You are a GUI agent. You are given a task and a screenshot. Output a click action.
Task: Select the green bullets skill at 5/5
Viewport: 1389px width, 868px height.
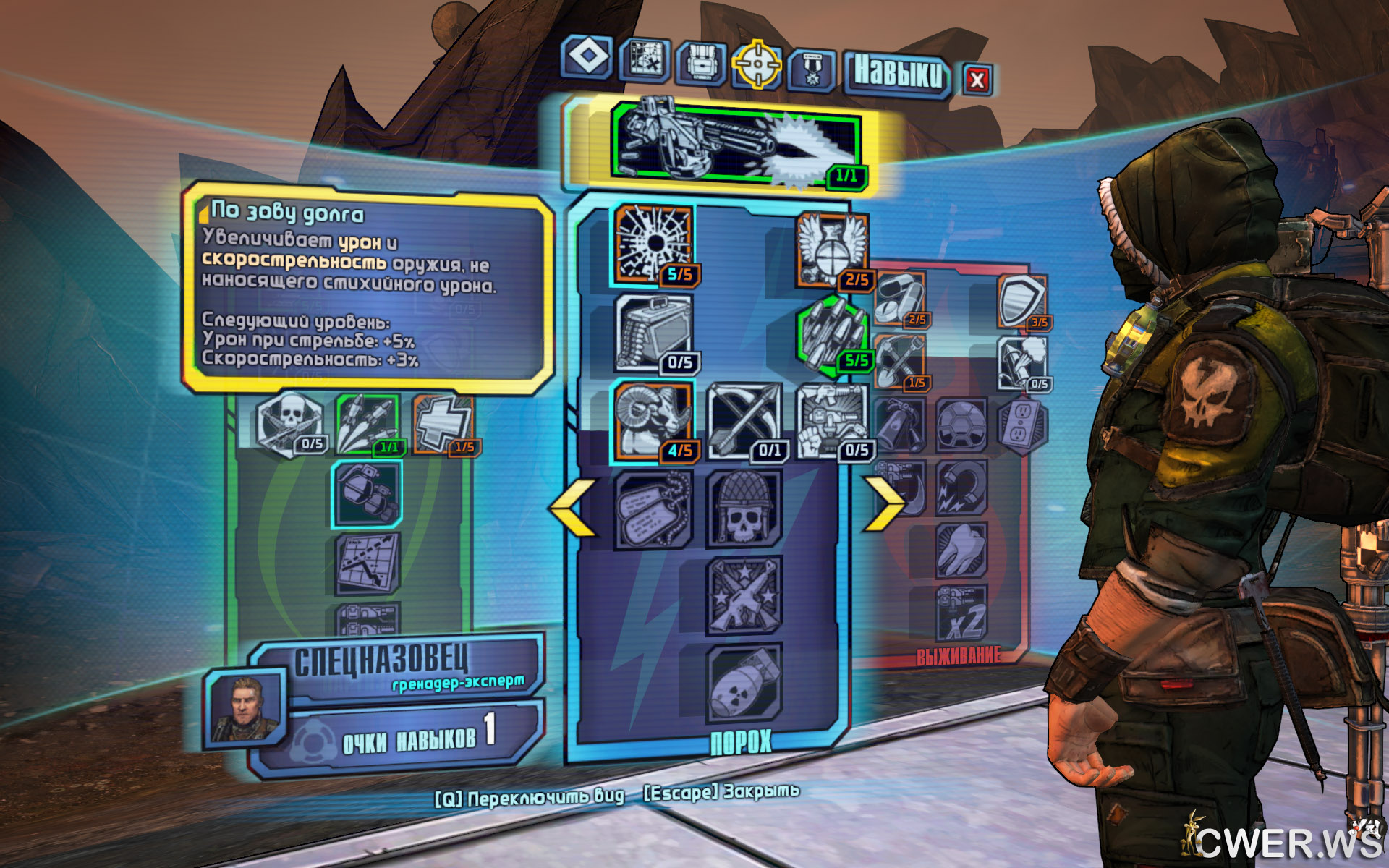click(832, 336)
